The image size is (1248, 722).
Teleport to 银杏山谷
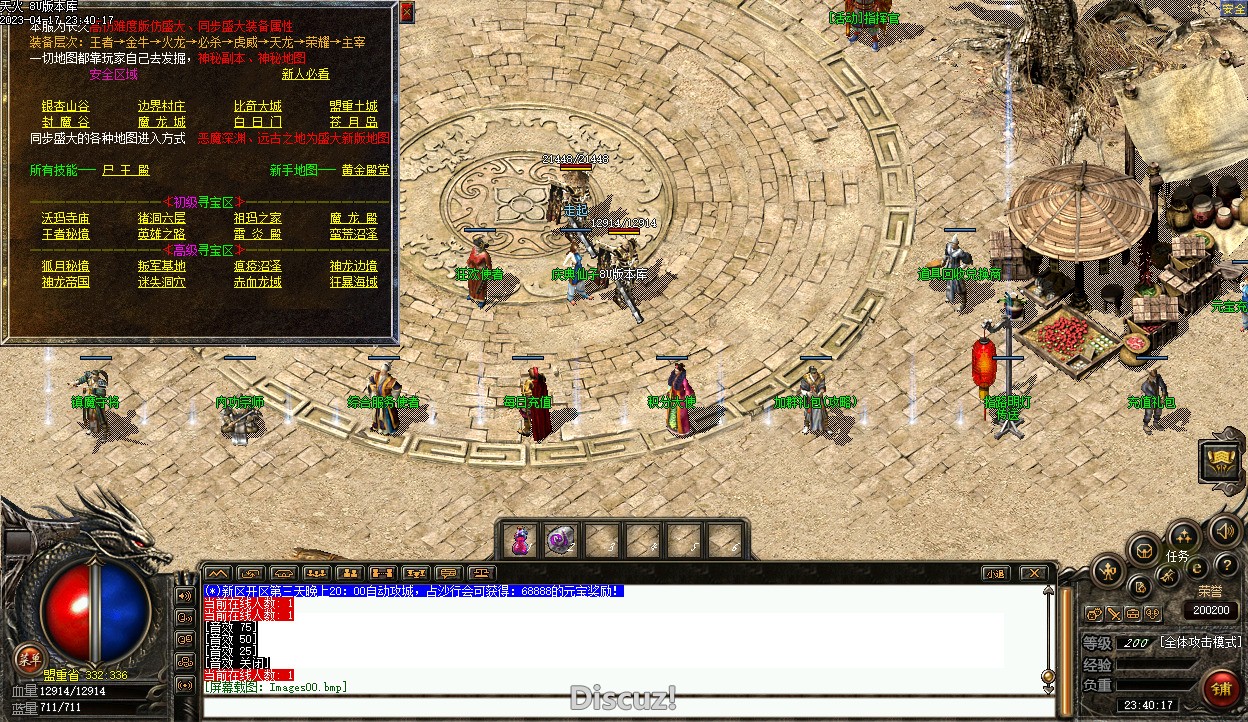[x=65, y=106]
